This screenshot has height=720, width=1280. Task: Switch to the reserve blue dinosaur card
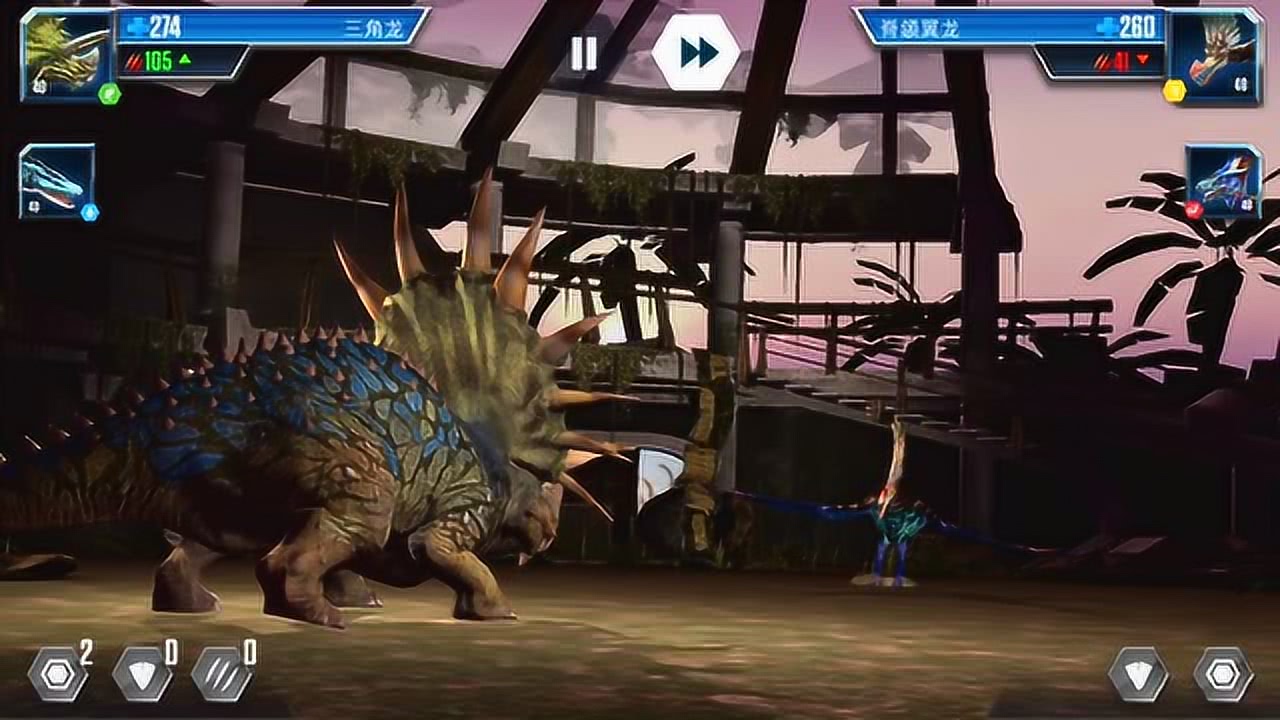pyautogui.click(x=57, y=181)
